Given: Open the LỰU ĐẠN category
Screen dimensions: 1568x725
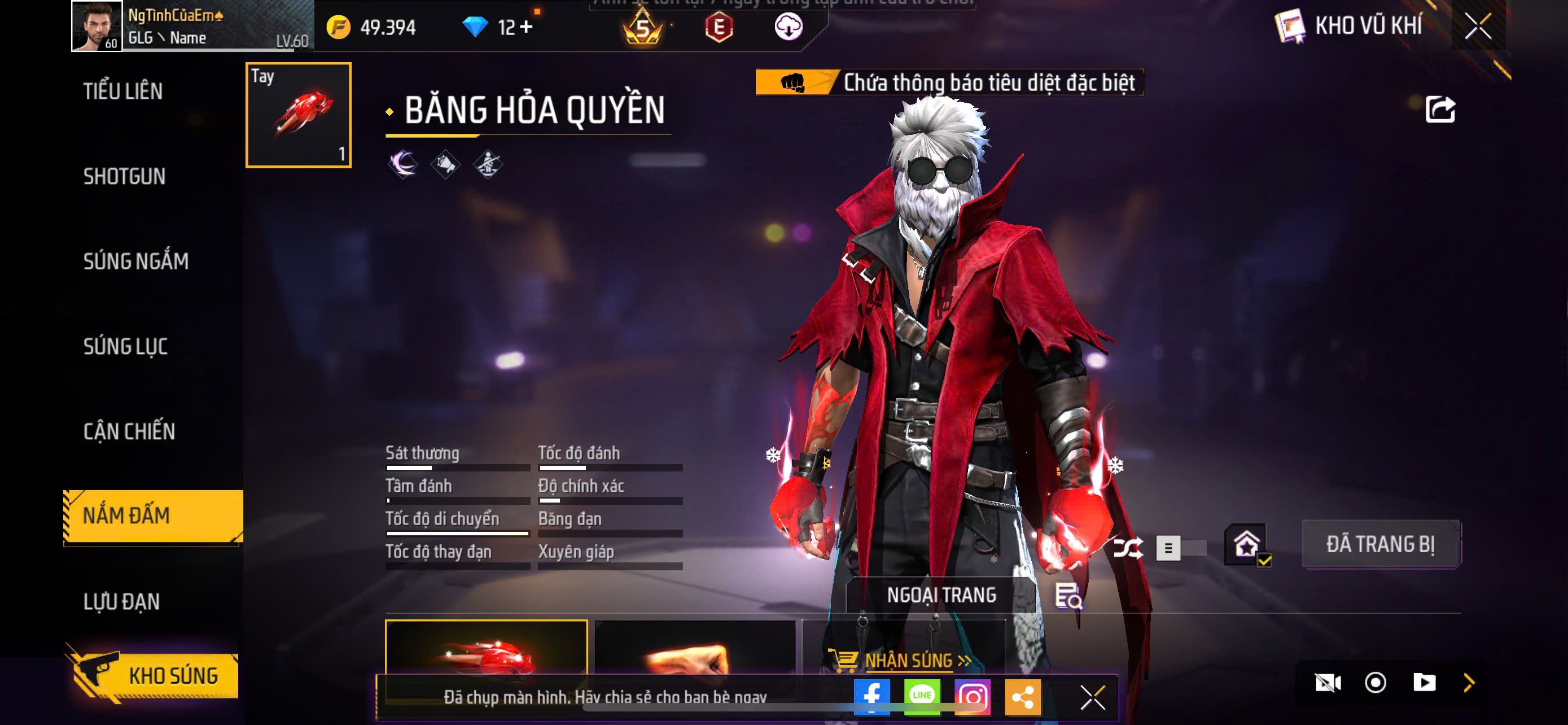Looking at the screenshot, I should pos(122,601).
